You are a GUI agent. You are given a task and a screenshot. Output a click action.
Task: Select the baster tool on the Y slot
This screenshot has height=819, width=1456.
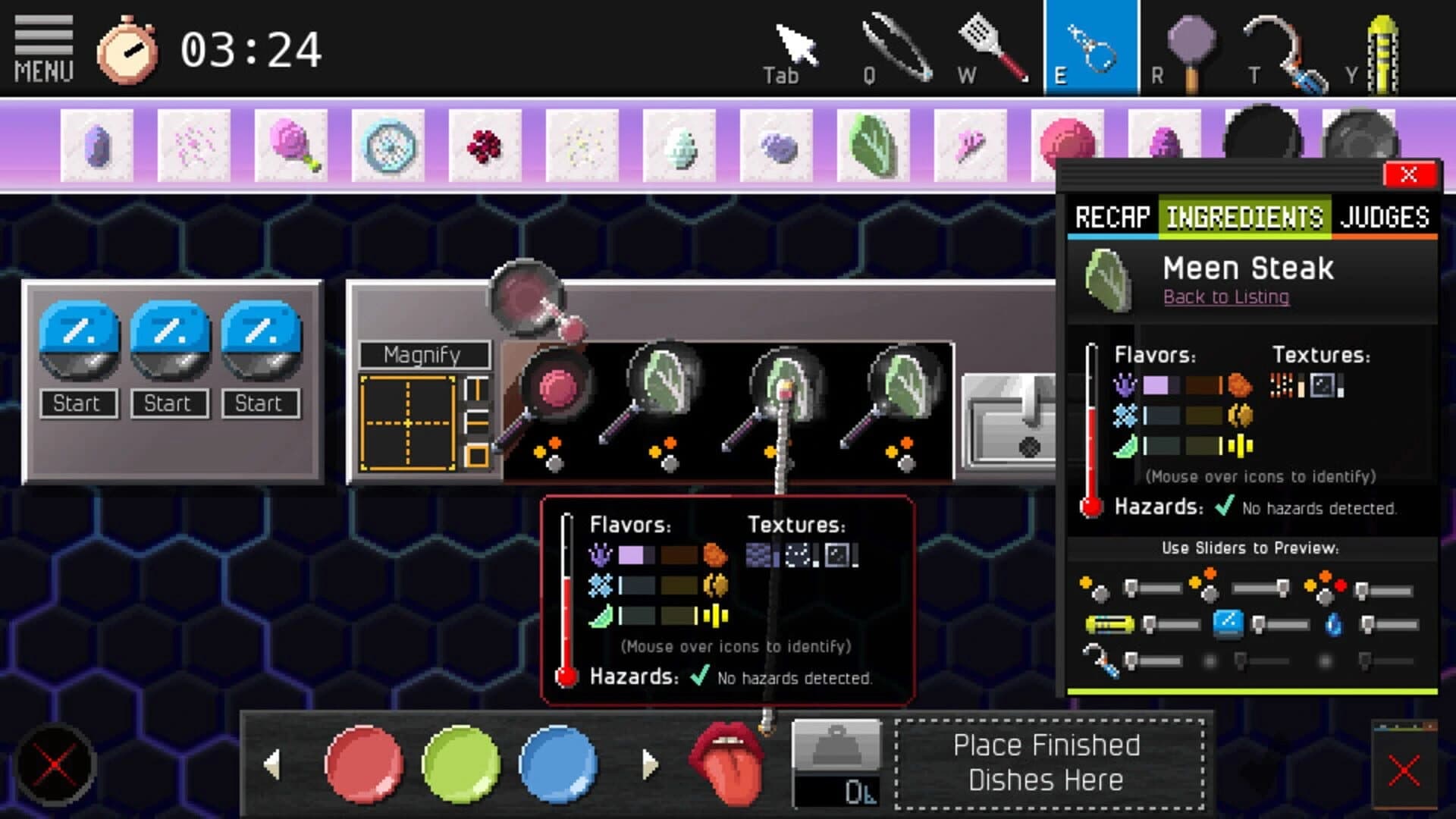pos(1384,45)
